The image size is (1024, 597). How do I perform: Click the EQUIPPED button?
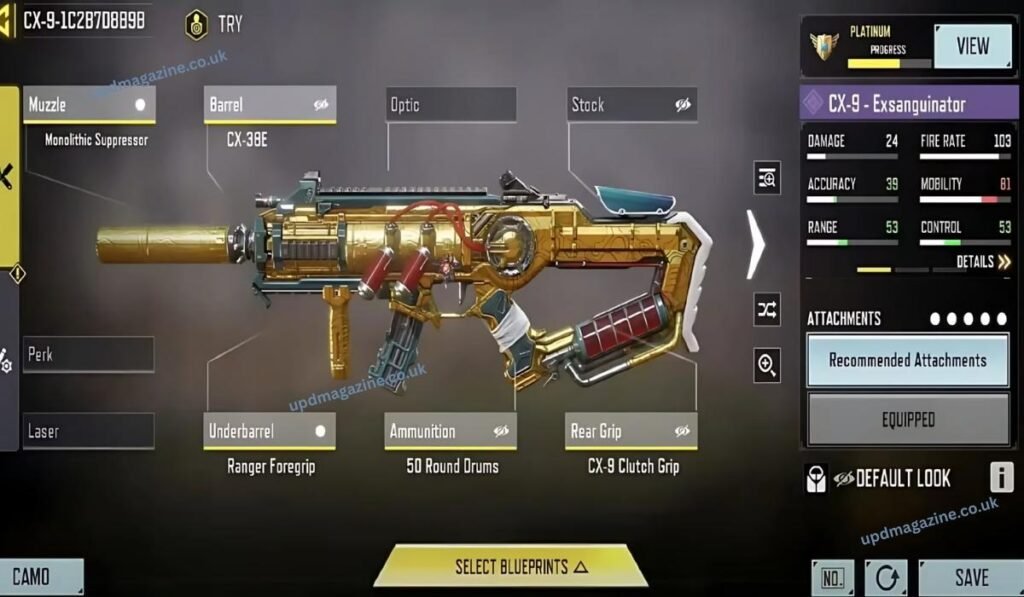907,421
